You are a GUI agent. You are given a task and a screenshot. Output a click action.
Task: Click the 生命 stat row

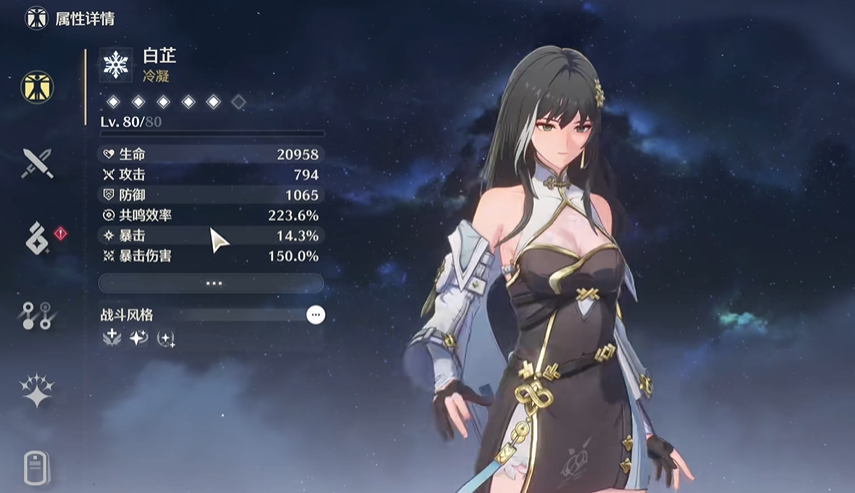click(211, 154)
